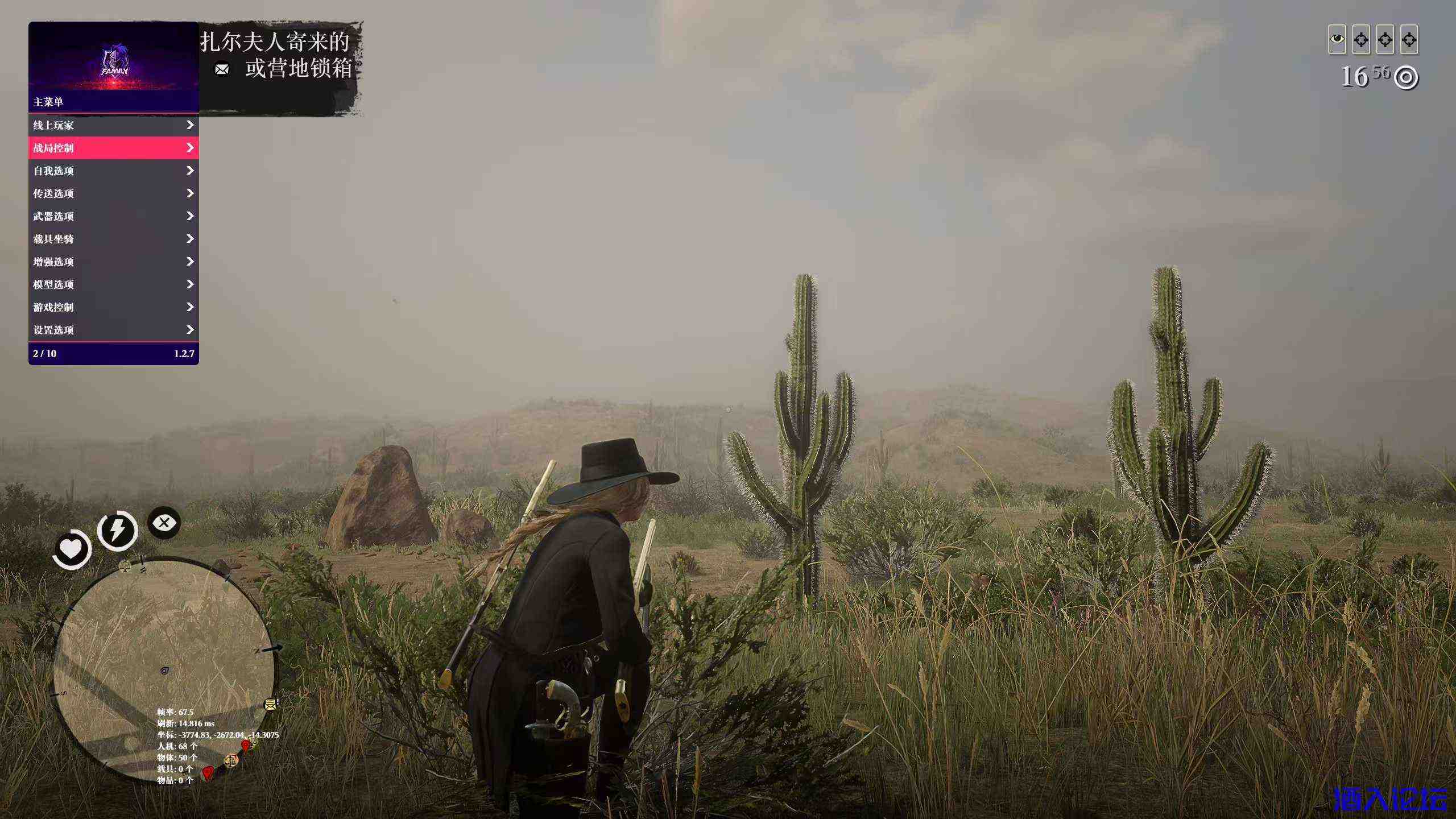The height and width of the screenshot is (819, 1456).
Task: Select the eye card icon
Action: (1337, 39)
